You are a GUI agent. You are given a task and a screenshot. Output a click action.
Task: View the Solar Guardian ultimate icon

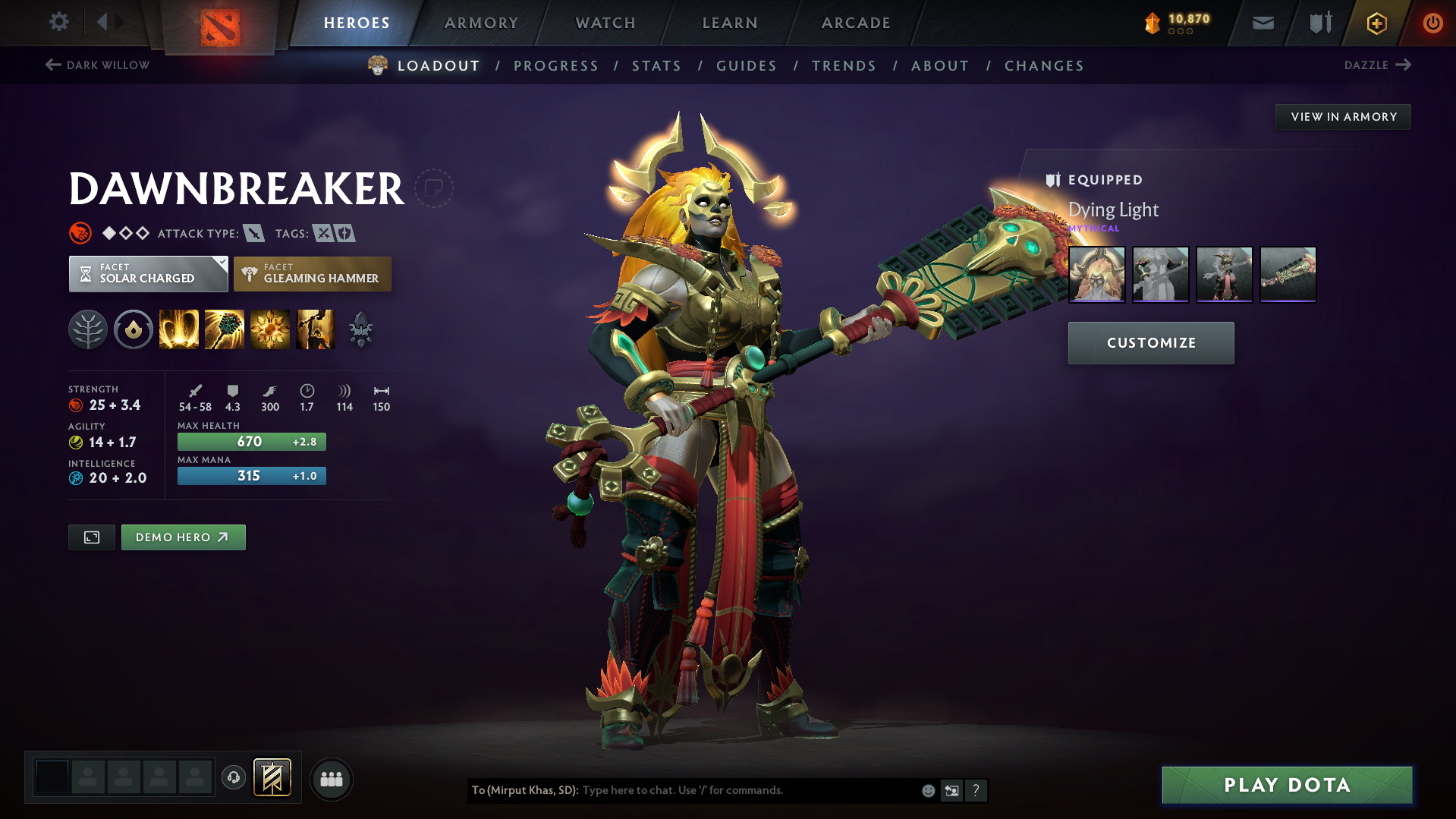pyautogui.click(x=316, y=329)
